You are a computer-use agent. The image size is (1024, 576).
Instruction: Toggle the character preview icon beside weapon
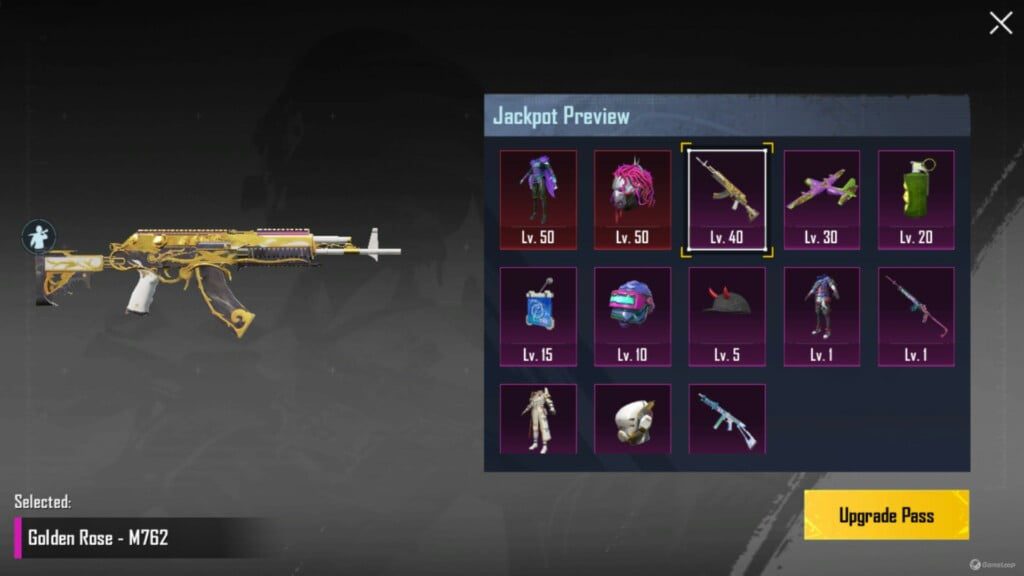(39, 237)
